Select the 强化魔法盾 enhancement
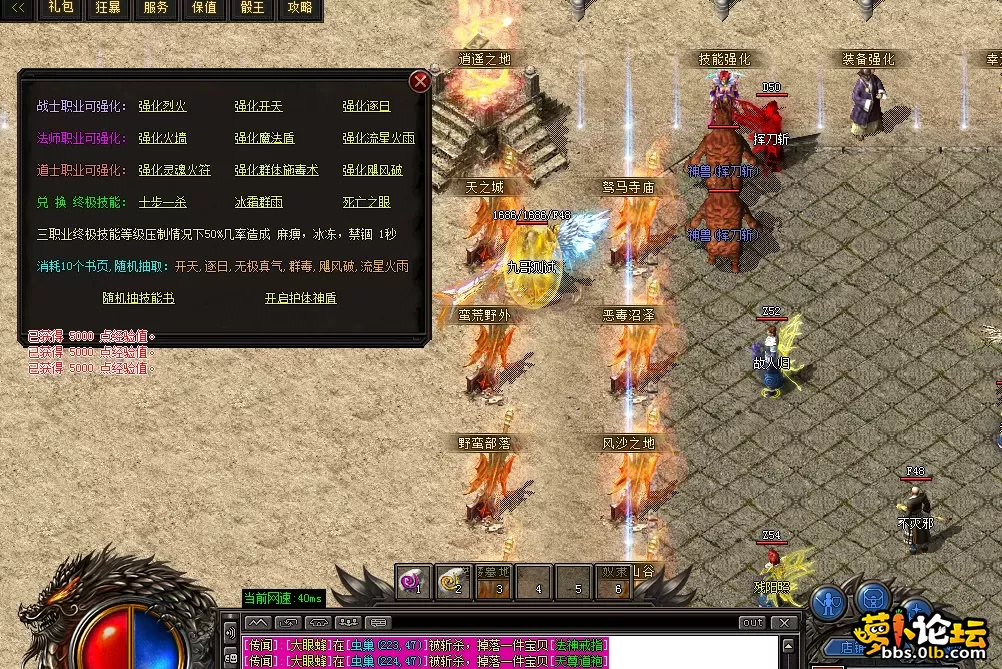The width and height of the screenshot is (1002, 669). click(264, 138)
